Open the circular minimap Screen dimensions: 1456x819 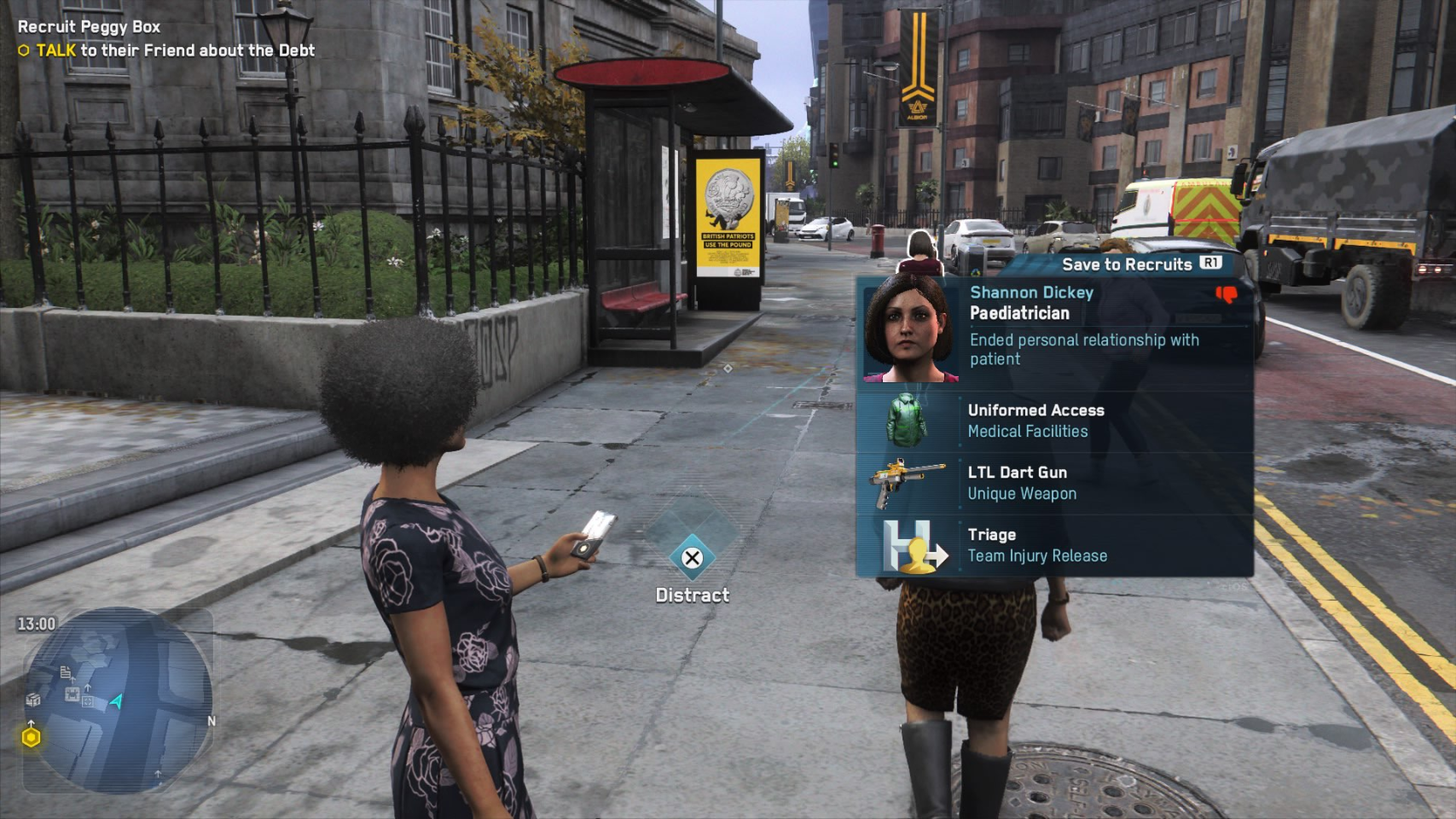point(118,700)
